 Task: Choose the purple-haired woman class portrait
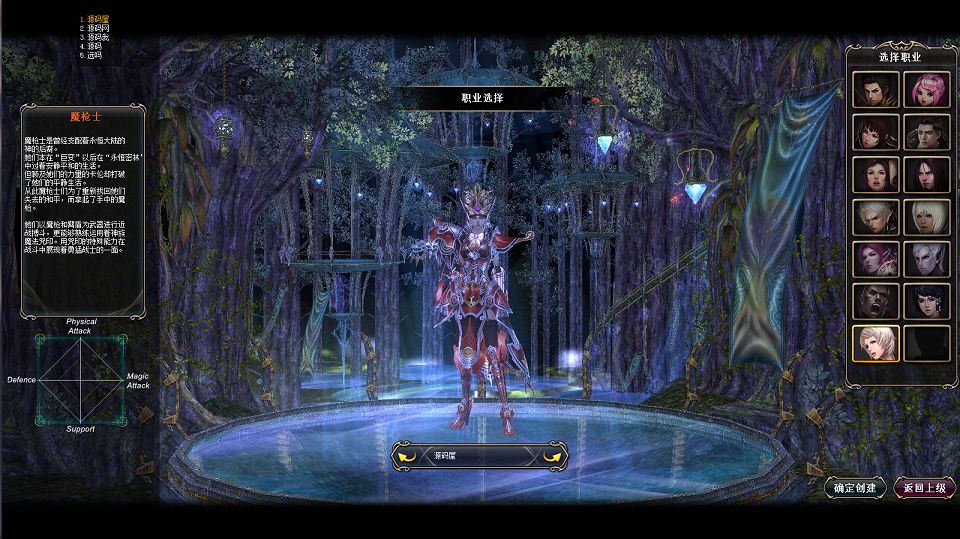tap(875, 259)
